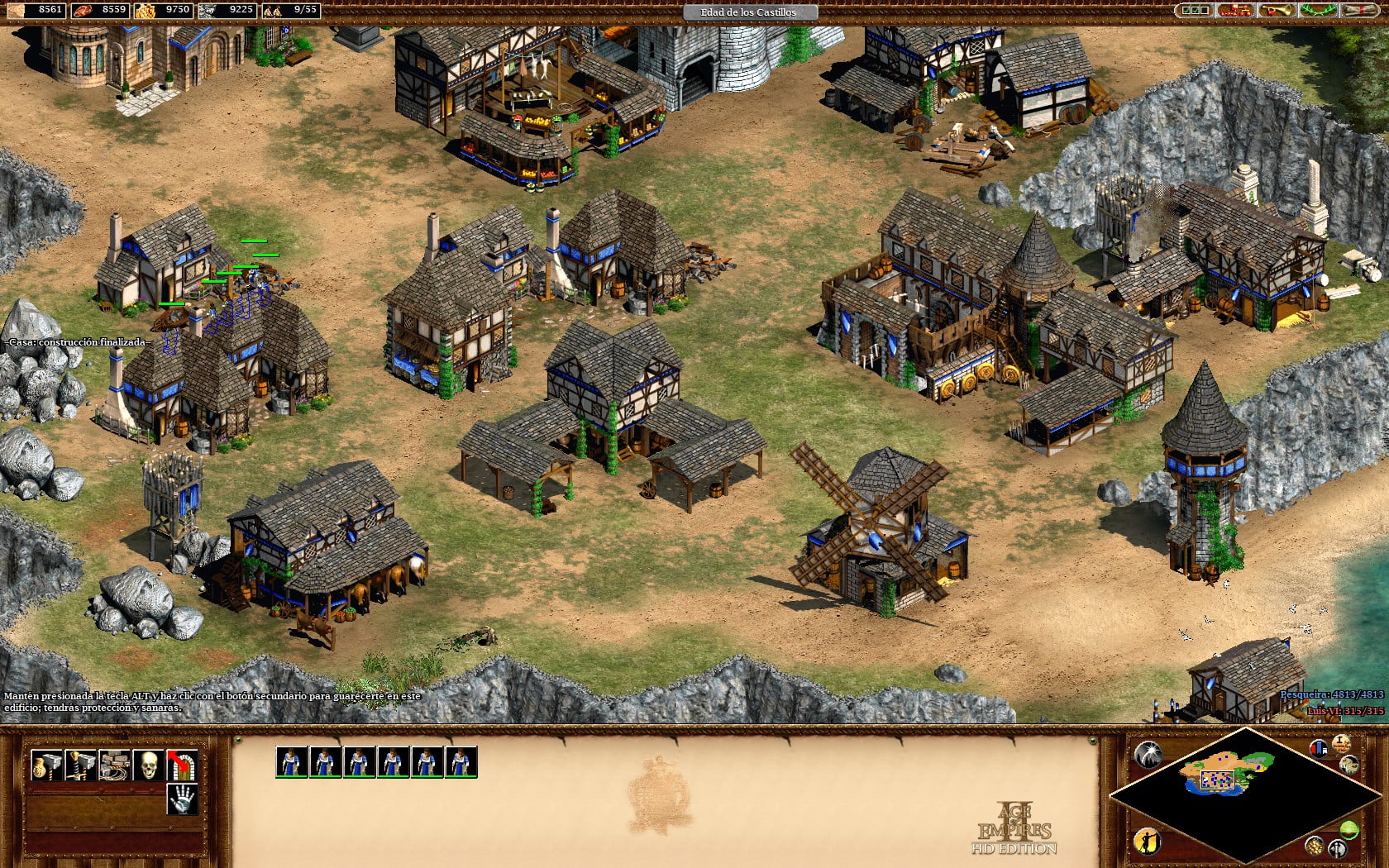The image size is (1389, 868).
Task: Click the idle villager button beside minimap
Action: click(x=1148, y=842)
